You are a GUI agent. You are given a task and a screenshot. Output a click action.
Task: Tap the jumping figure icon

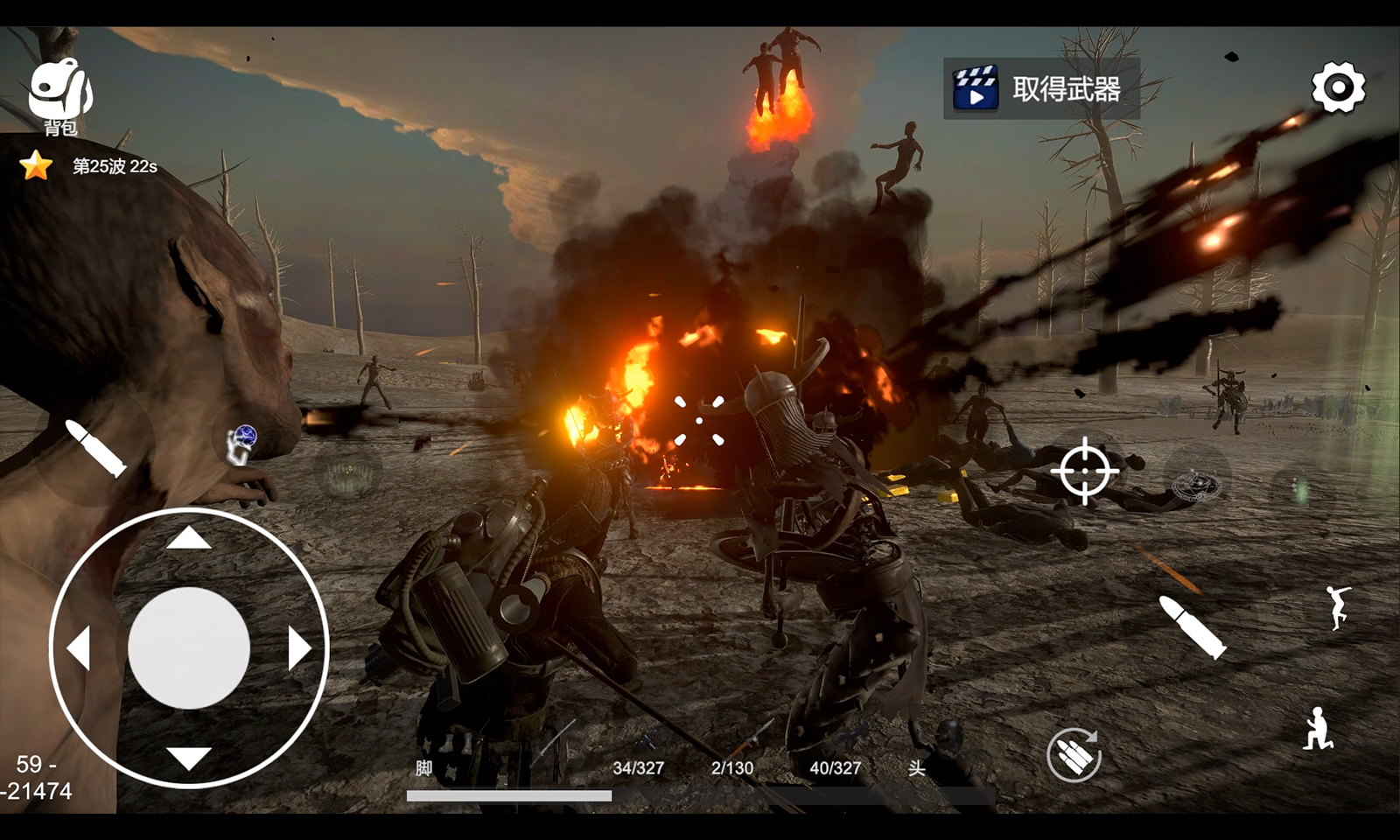(1337, 607)
